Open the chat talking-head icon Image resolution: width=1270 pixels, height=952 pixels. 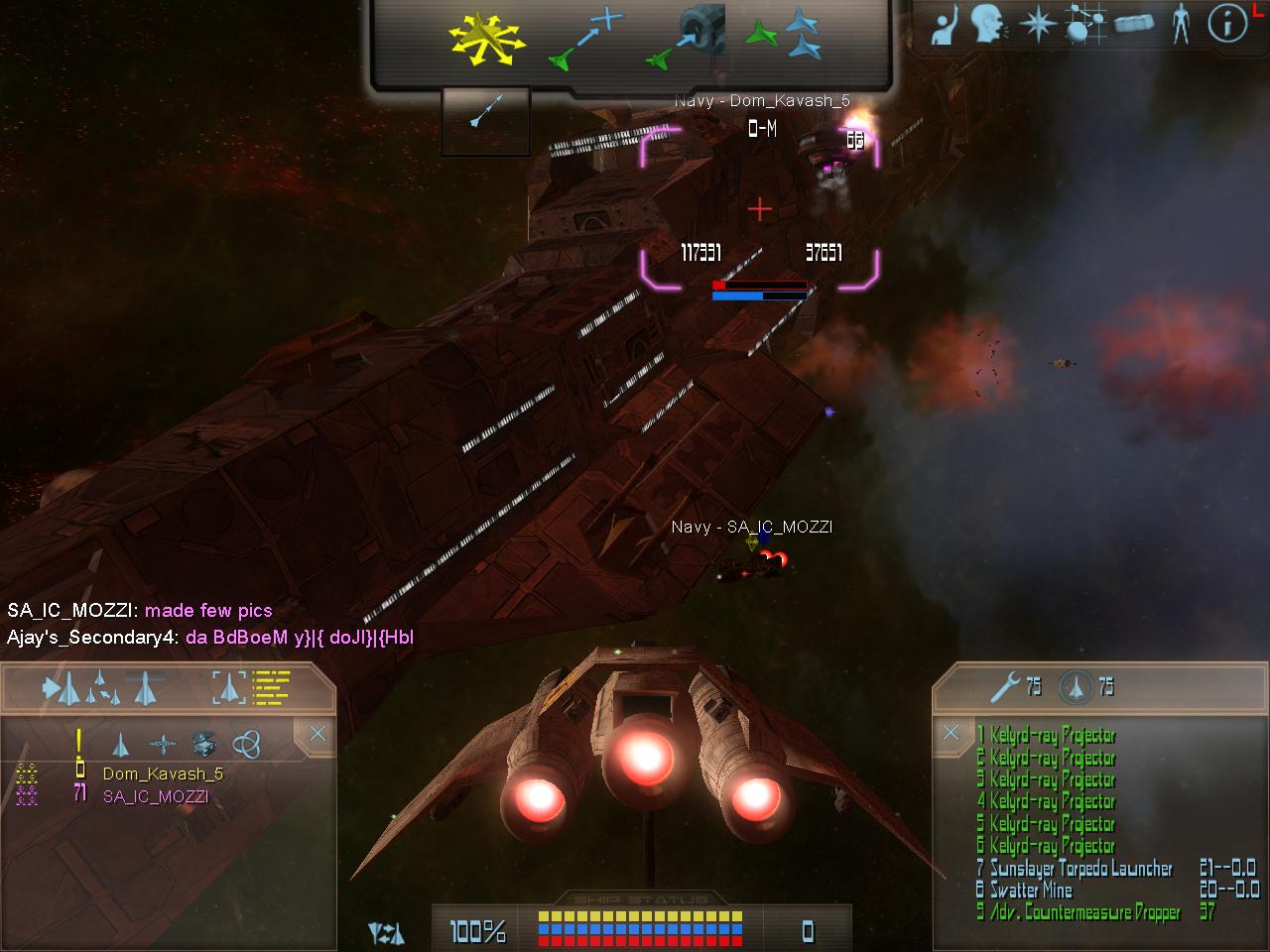click(987, 25)
